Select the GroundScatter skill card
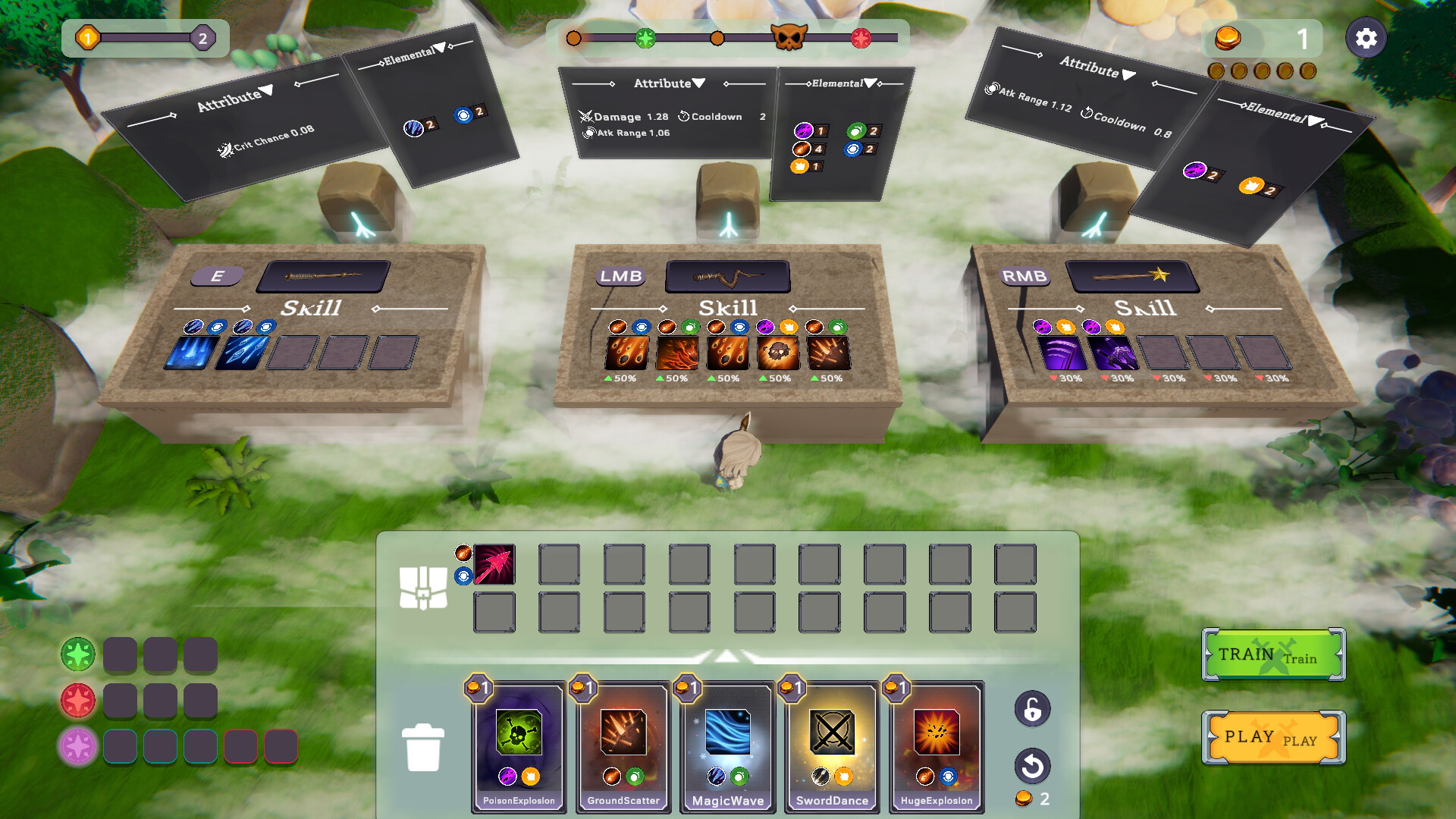Screen dimensions: 1456x819 pos(623,747)
